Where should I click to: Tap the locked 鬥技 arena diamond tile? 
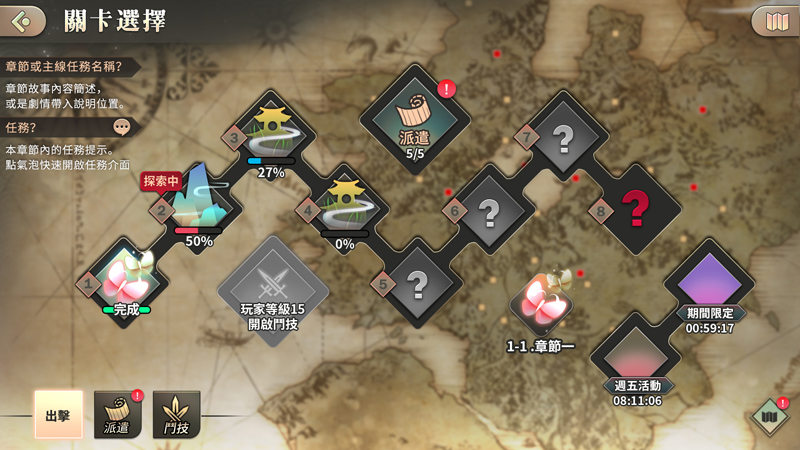[x=273, y=290]
